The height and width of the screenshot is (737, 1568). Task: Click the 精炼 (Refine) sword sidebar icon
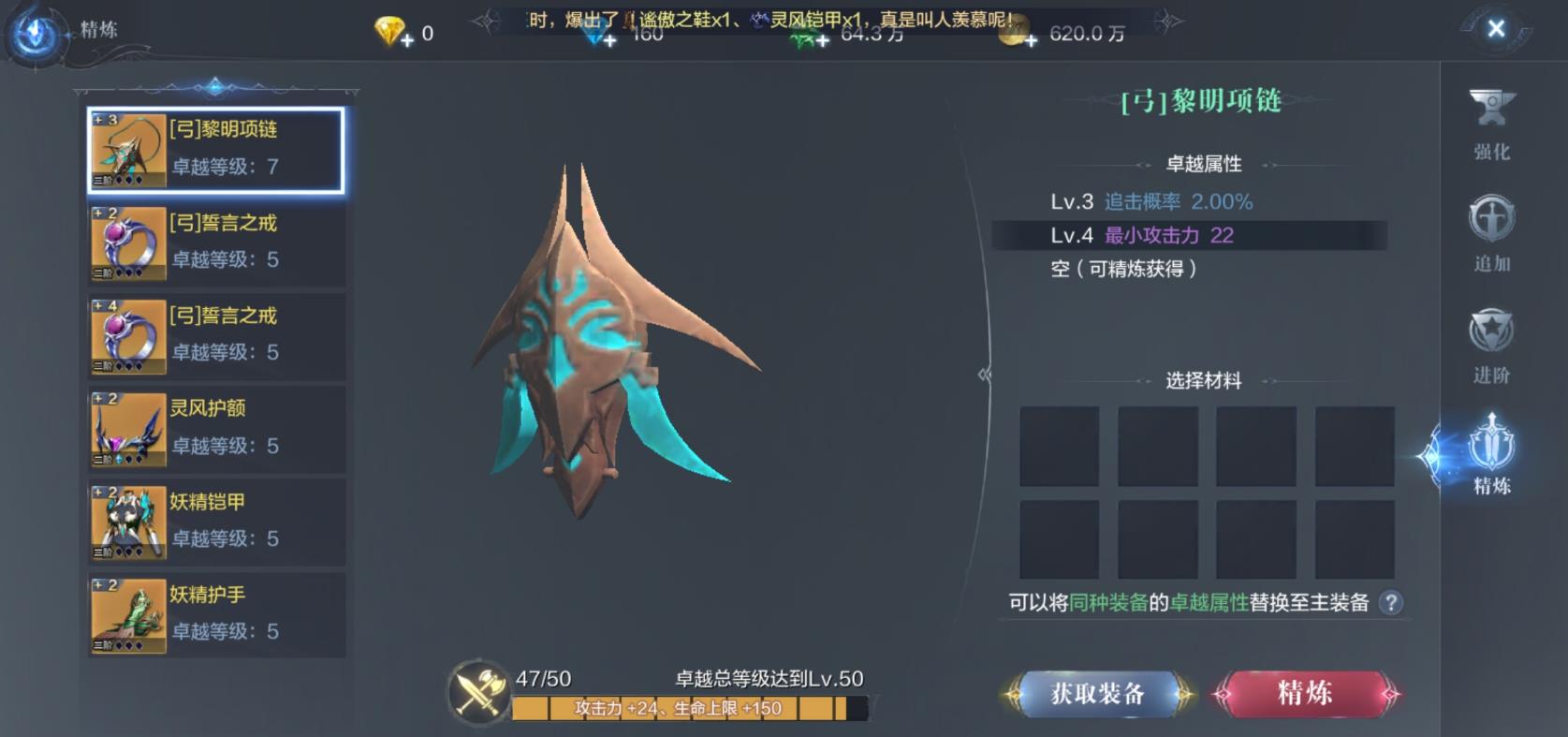(x=1489, y=454)
